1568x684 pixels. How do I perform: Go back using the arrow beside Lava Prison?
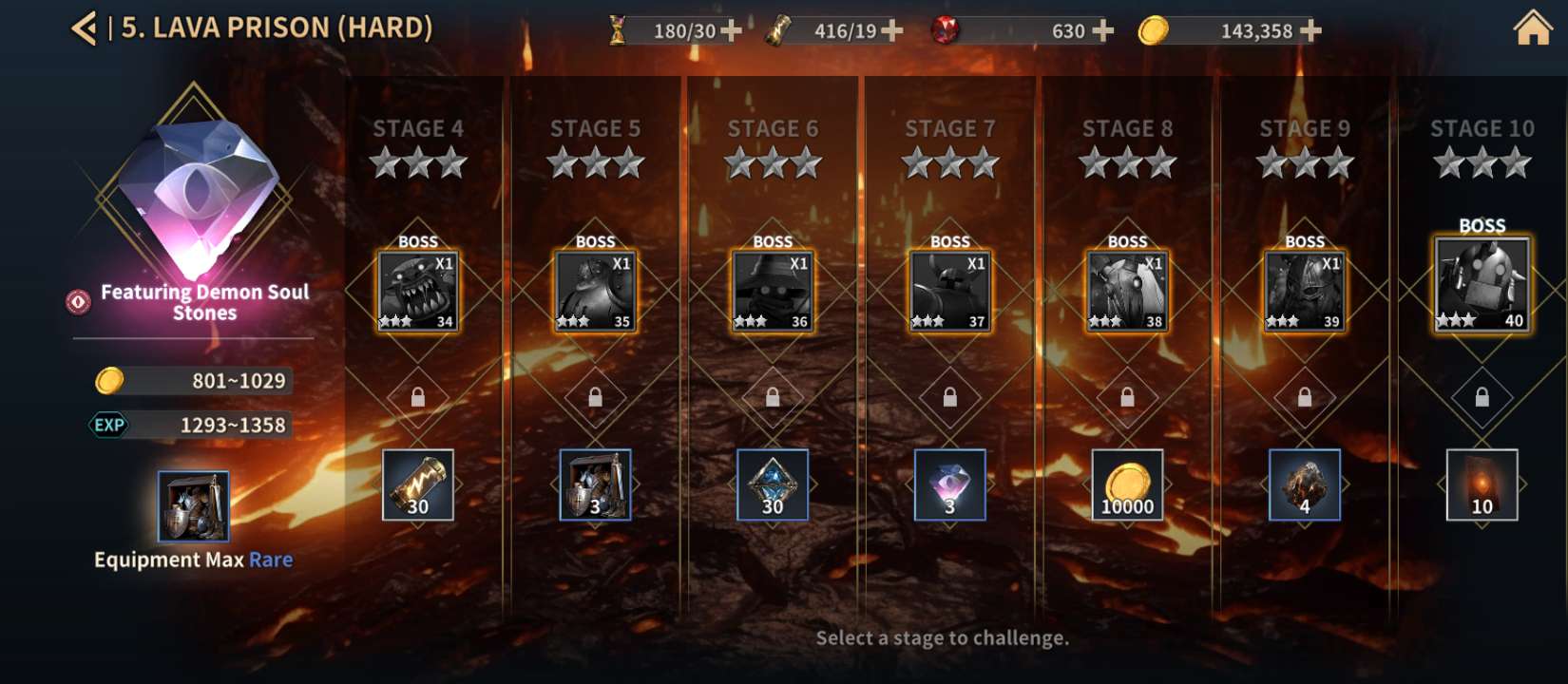pyautogui.click(x=85, y=28)
